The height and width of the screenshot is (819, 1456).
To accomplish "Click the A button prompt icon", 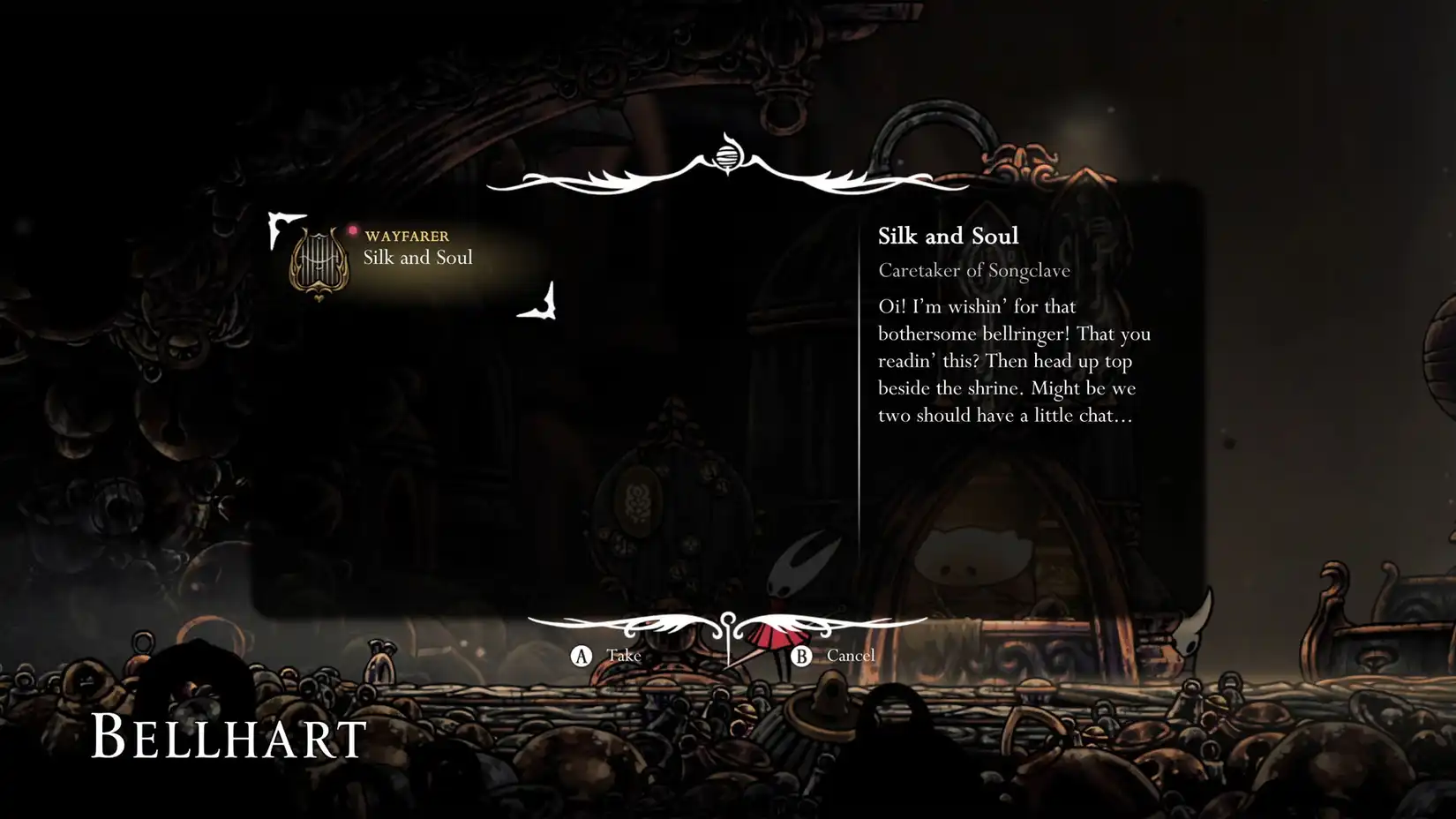I will (582, 657).
